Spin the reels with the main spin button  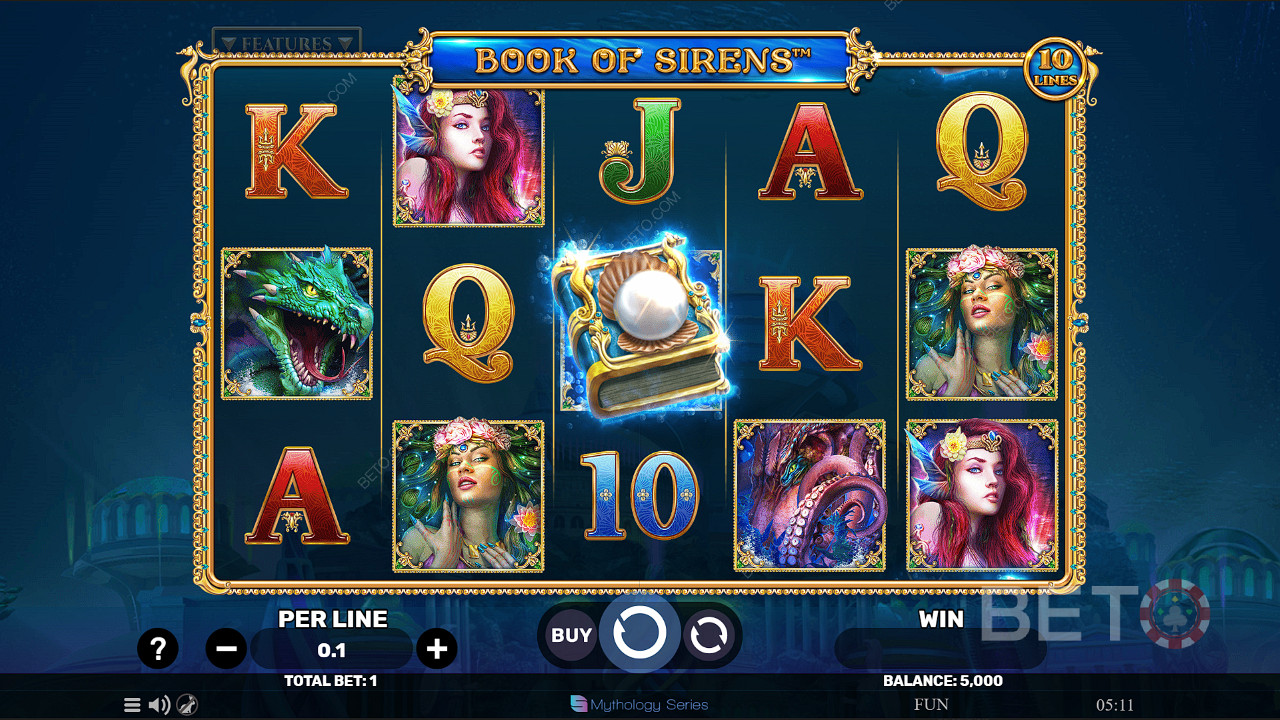pyautogui.click(x=639, y=634)
